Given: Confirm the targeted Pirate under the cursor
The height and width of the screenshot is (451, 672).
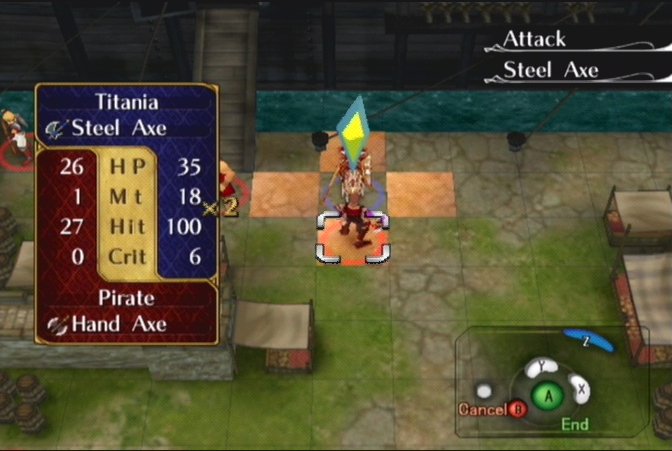Looking at the screenshot, I should [x=349, y=226].
